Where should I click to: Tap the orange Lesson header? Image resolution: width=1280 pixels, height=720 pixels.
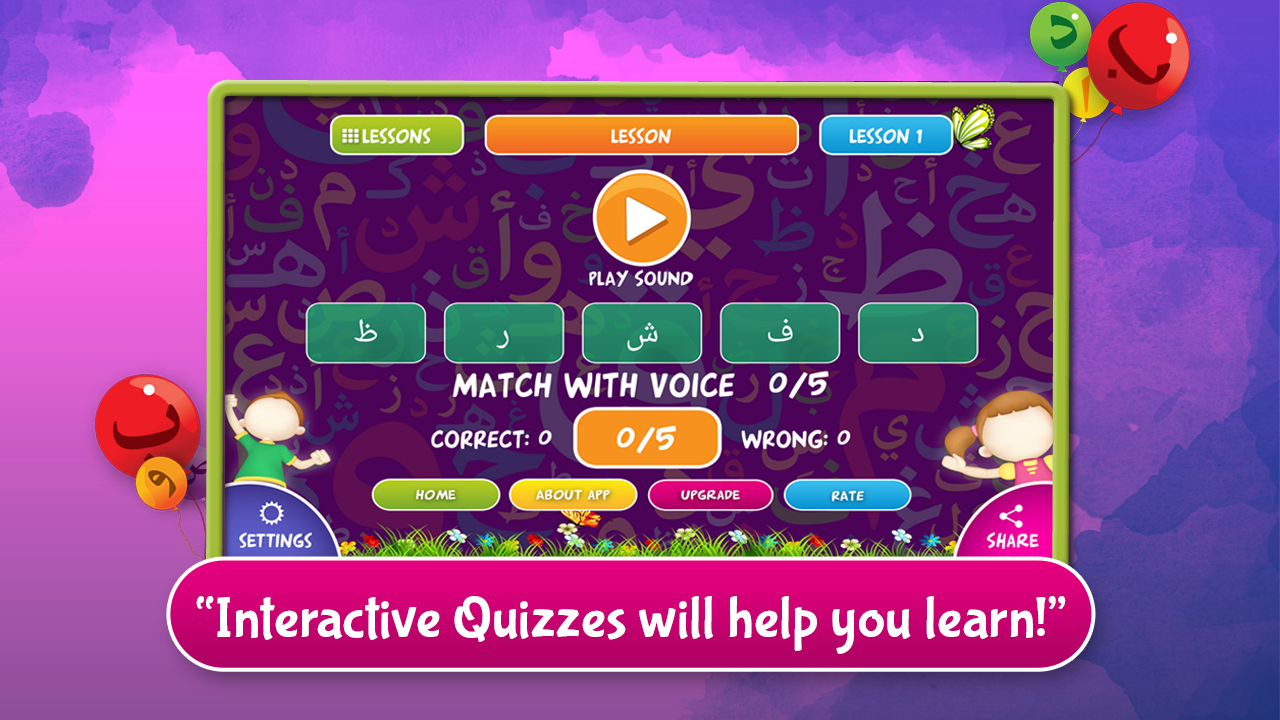pos(641,134)
